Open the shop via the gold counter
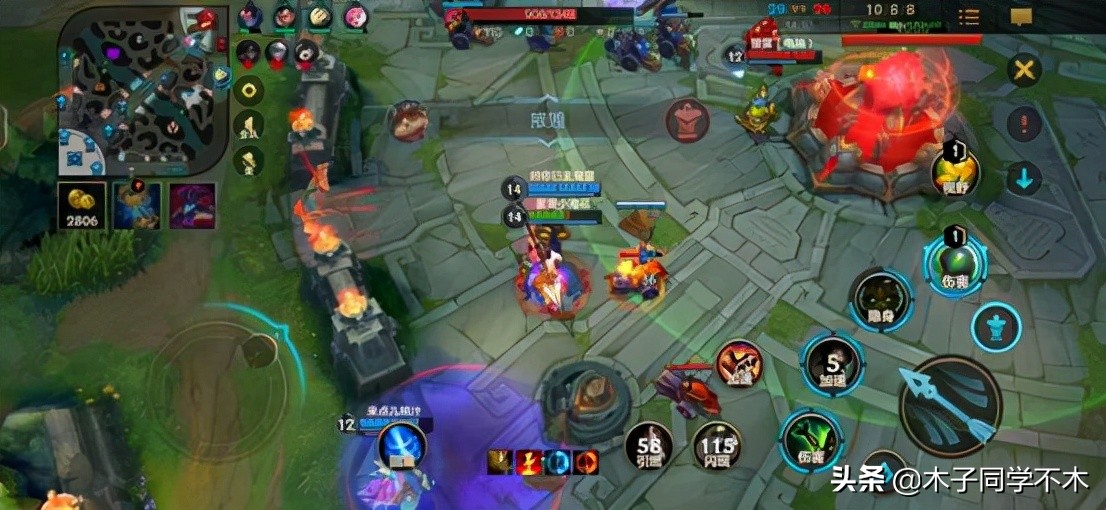The width and height of the screenshot is (1106, 510). [81, 206]
